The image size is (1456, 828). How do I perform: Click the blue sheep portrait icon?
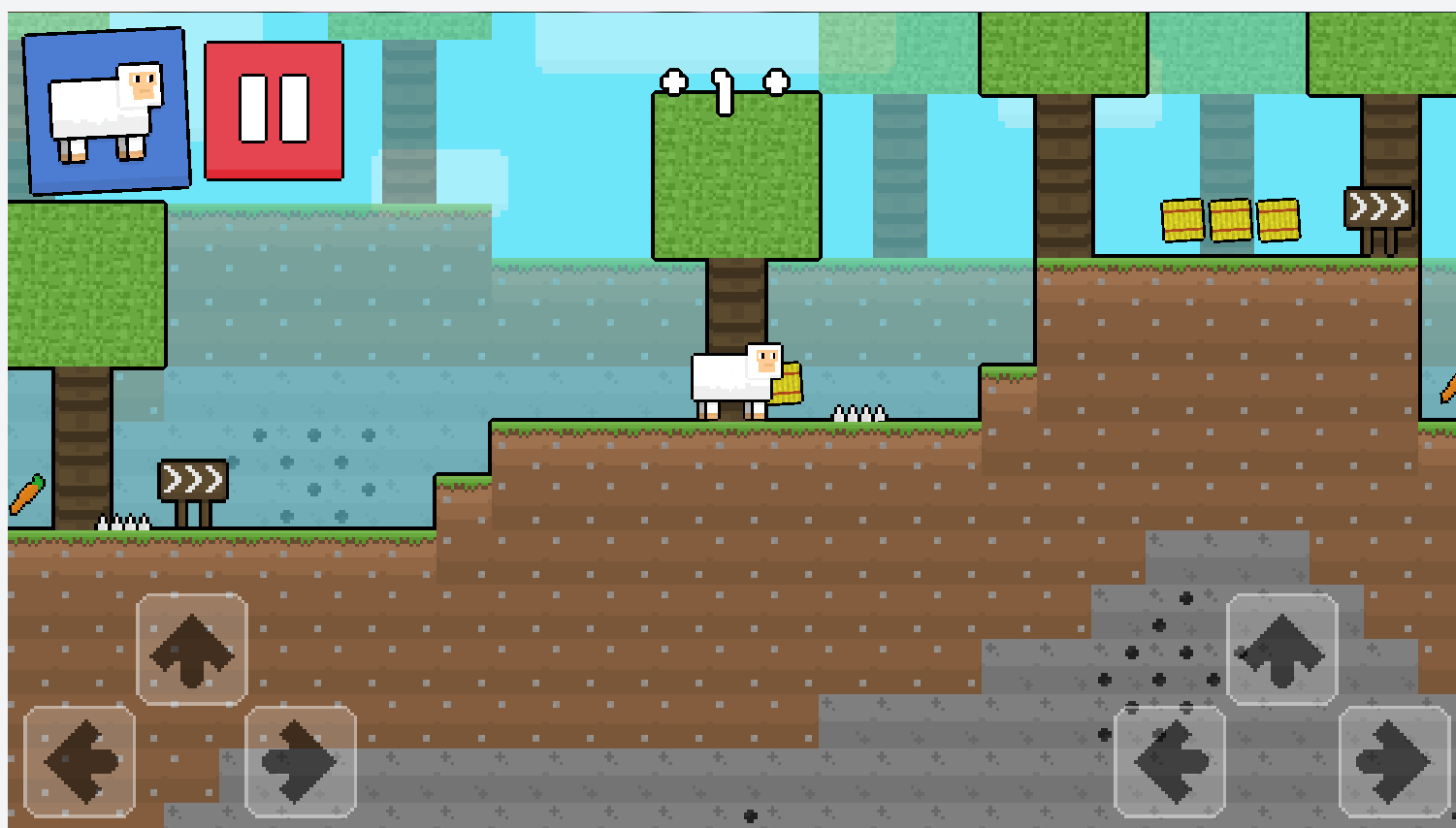[105, 110]
